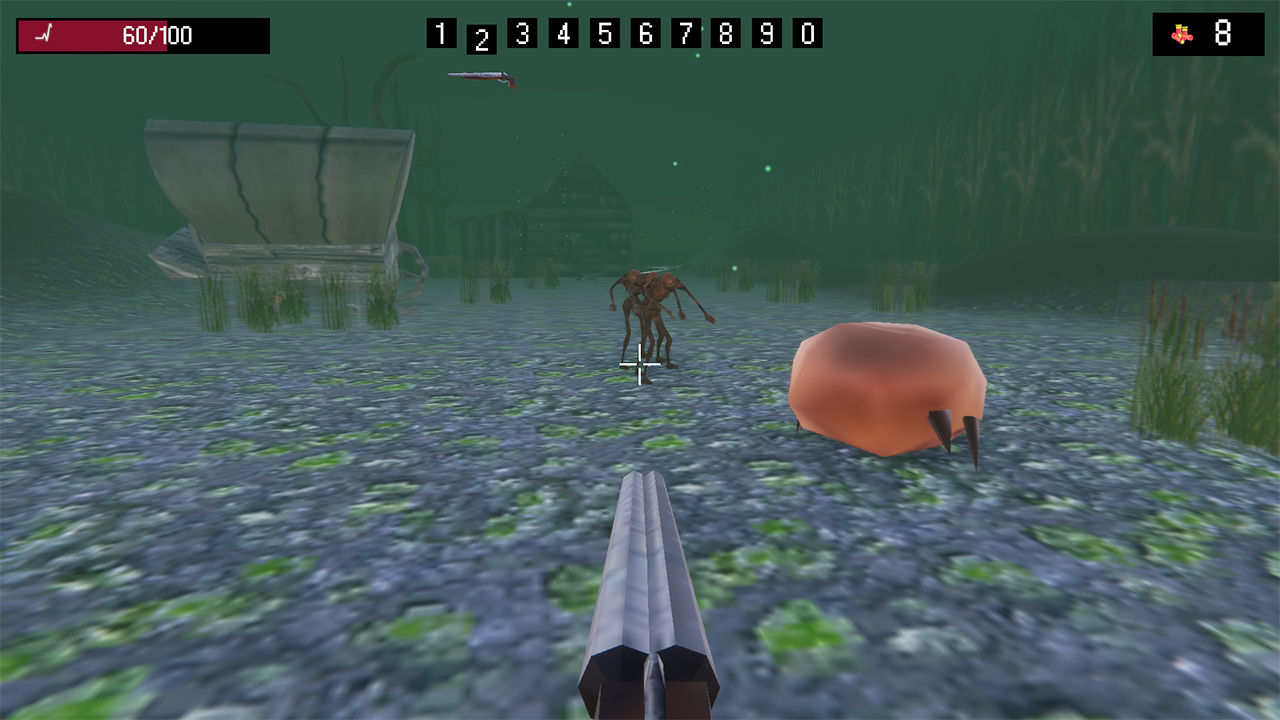Select weapon slot 7
Image resolution: width=1280 pixels, height=720 pixels.
pos(686,33)
